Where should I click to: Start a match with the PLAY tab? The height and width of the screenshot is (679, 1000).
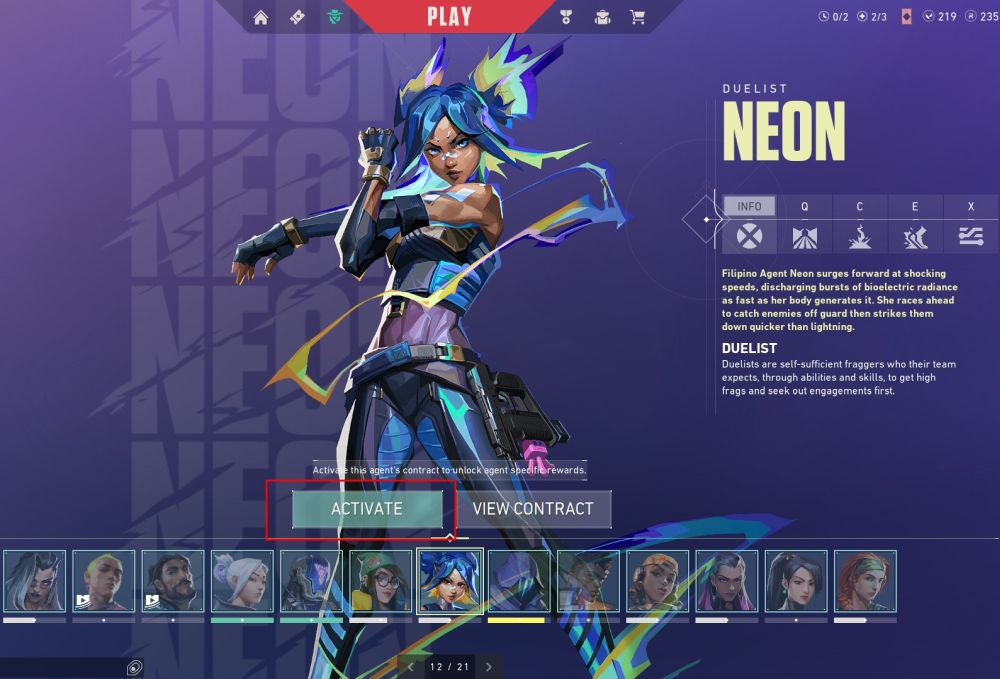[x=449, y=16]
